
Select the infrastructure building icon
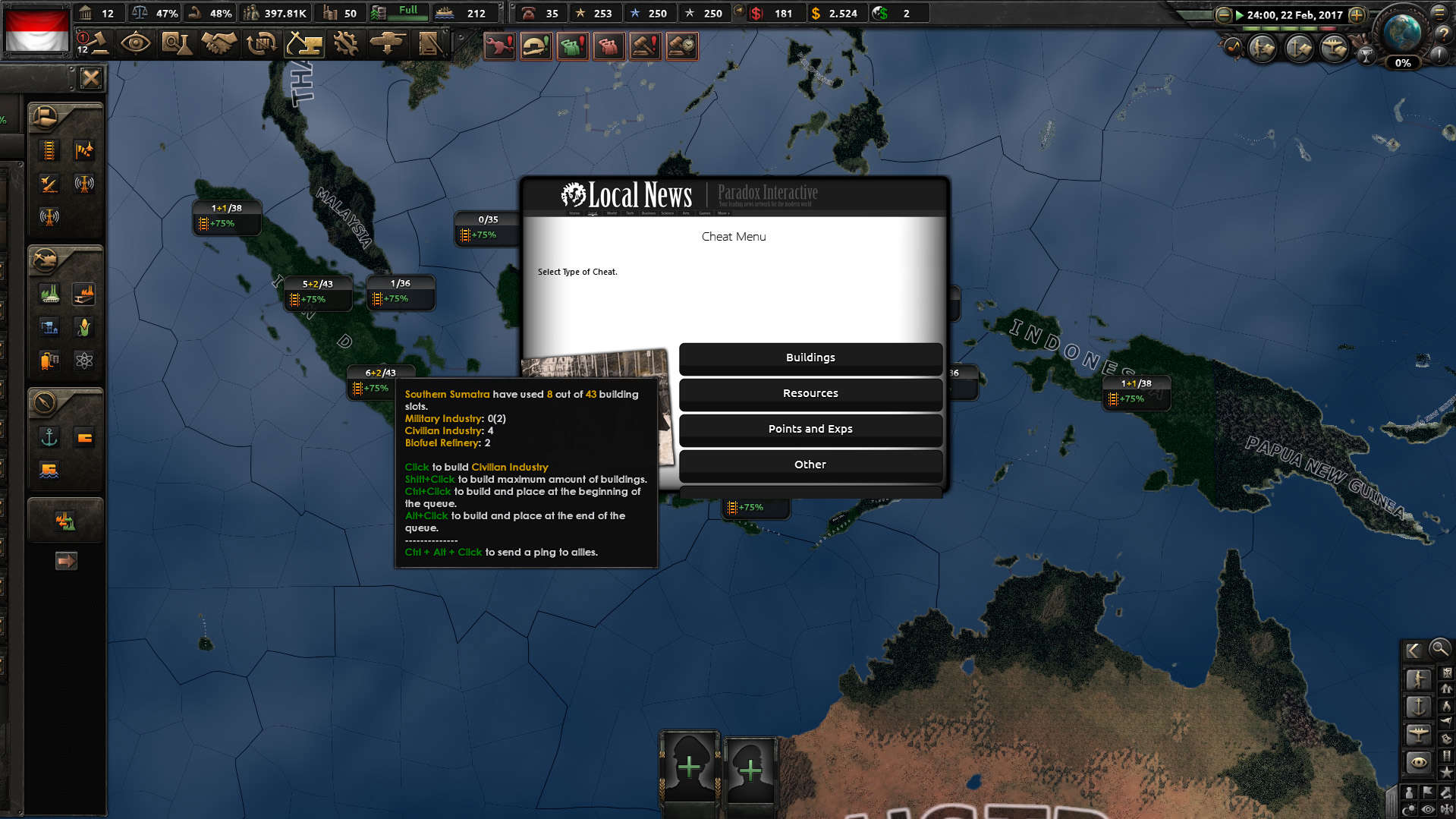tap(49, 150)
